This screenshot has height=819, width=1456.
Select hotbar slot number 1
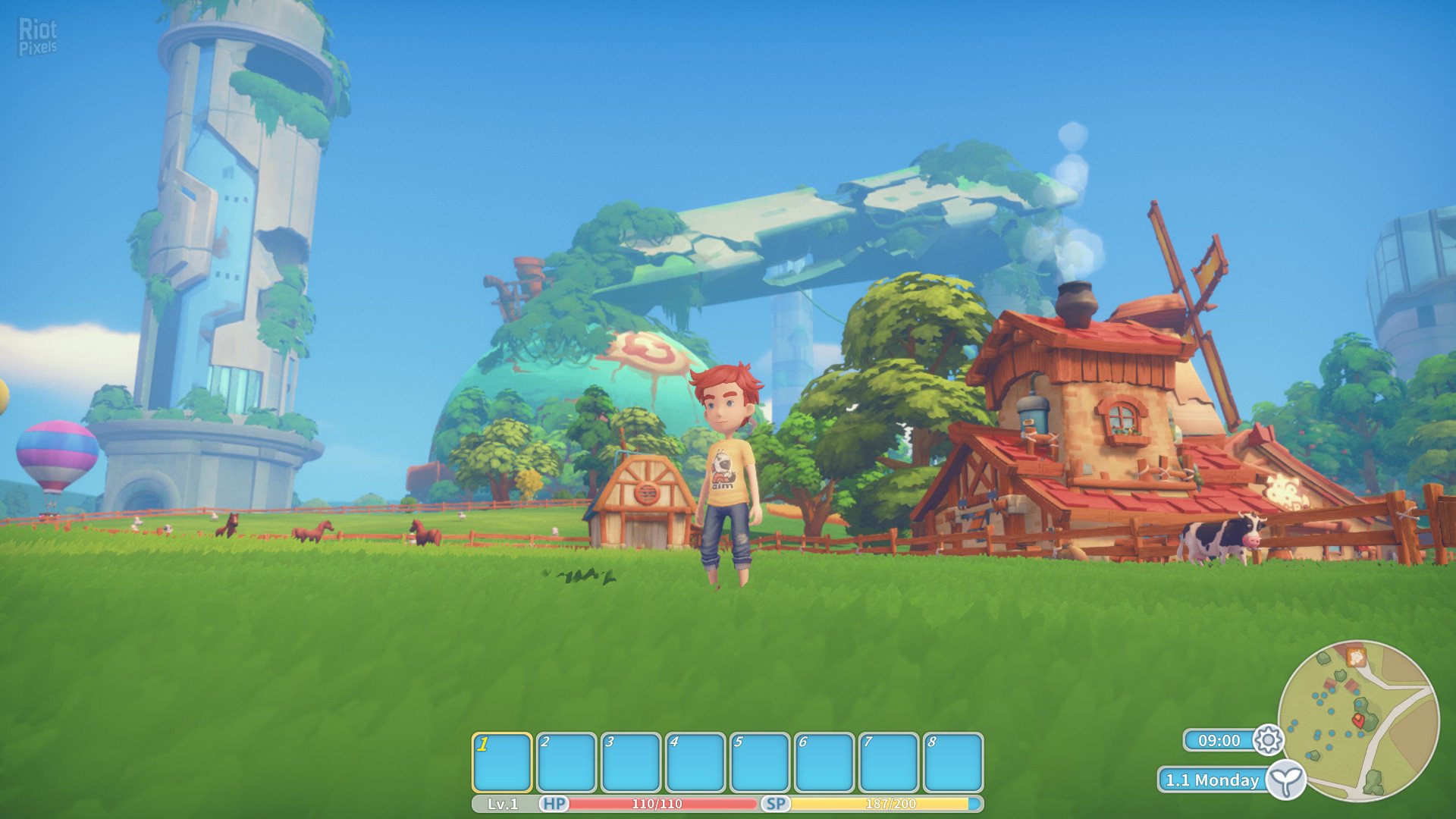coord(502,762)
